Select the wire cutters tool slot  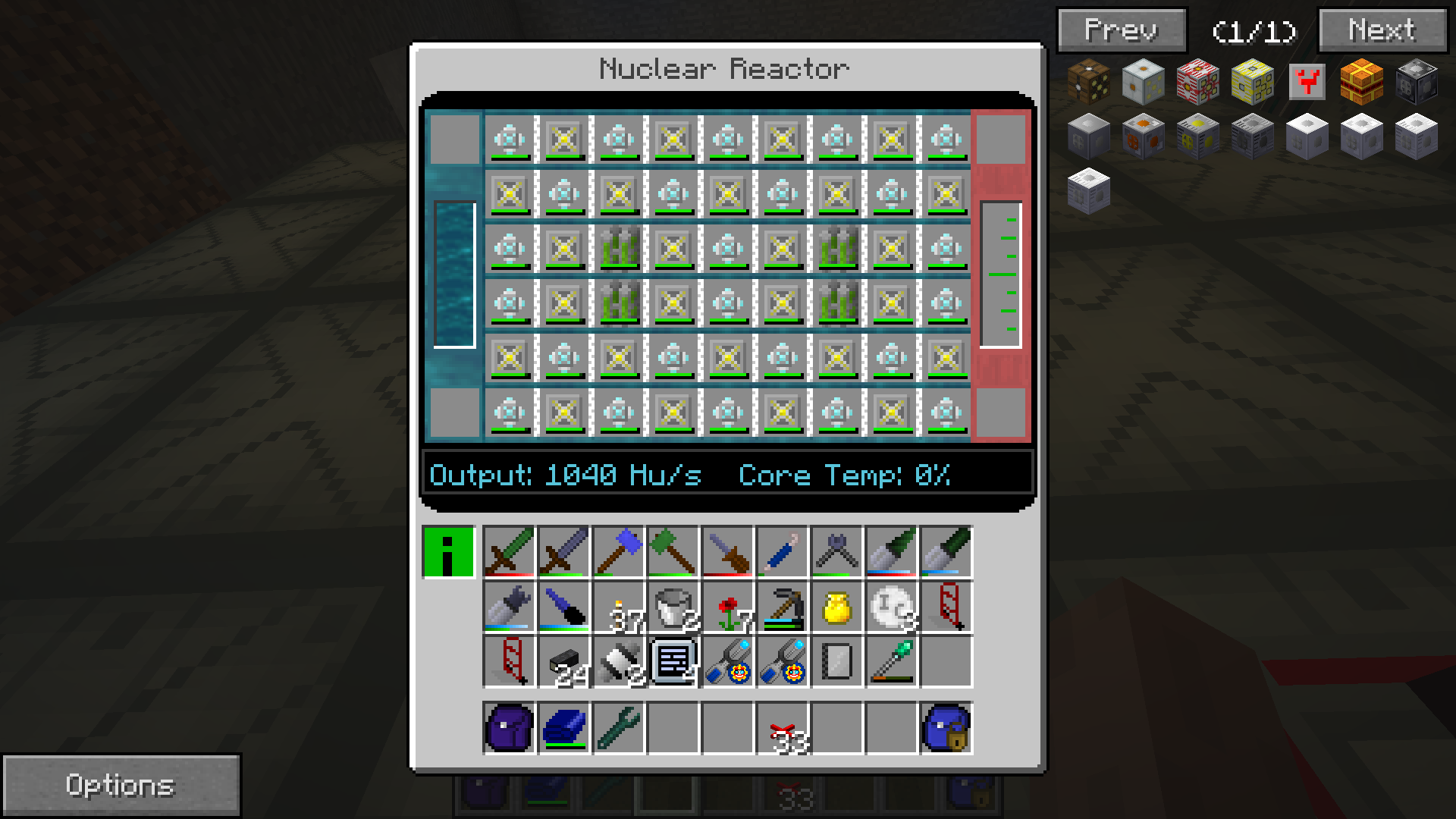(x=836, y=552)
